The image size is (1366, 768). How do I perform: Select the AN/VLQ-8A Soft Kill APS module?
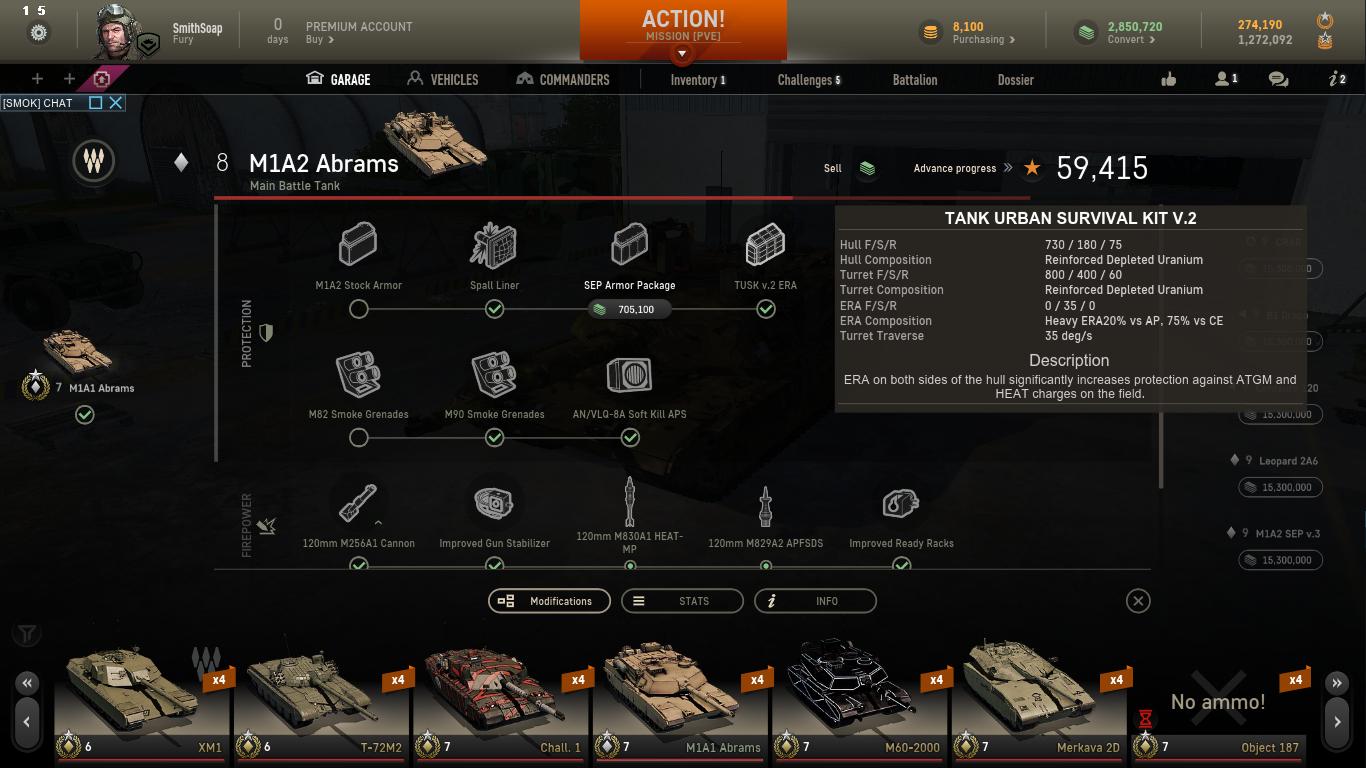tap(629, 376)
